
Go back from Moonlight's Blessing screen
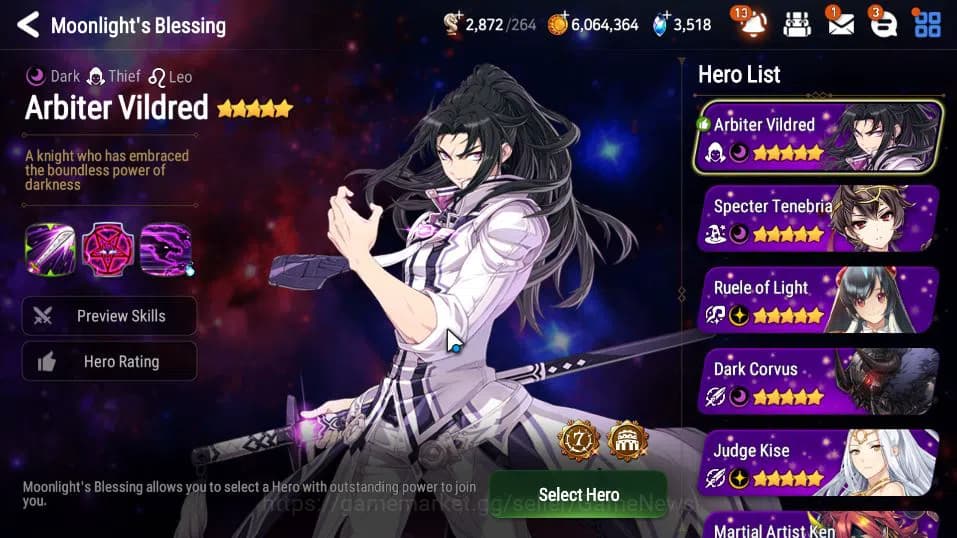pyautogui.click(x=28, y=25)
